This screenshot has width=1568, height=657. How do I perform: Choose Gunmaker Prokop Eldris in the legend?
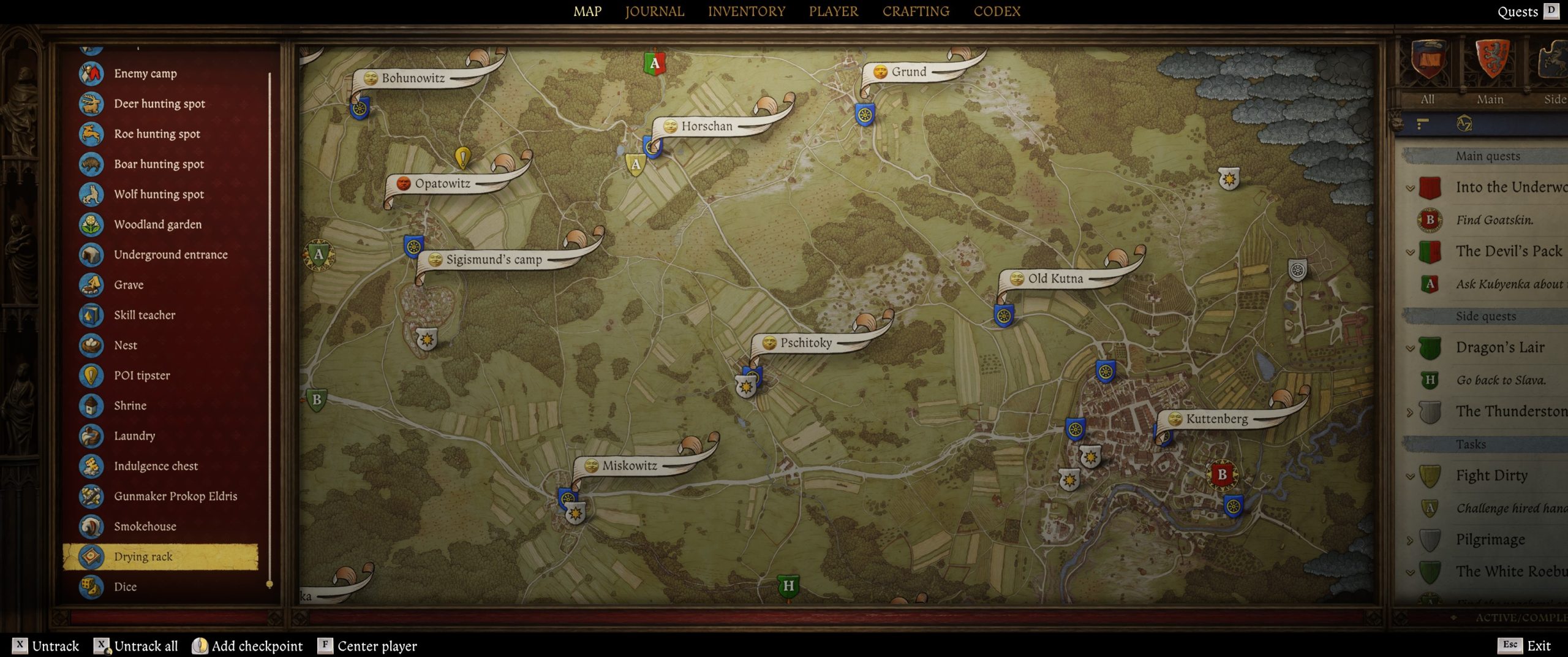pos(175,496)
